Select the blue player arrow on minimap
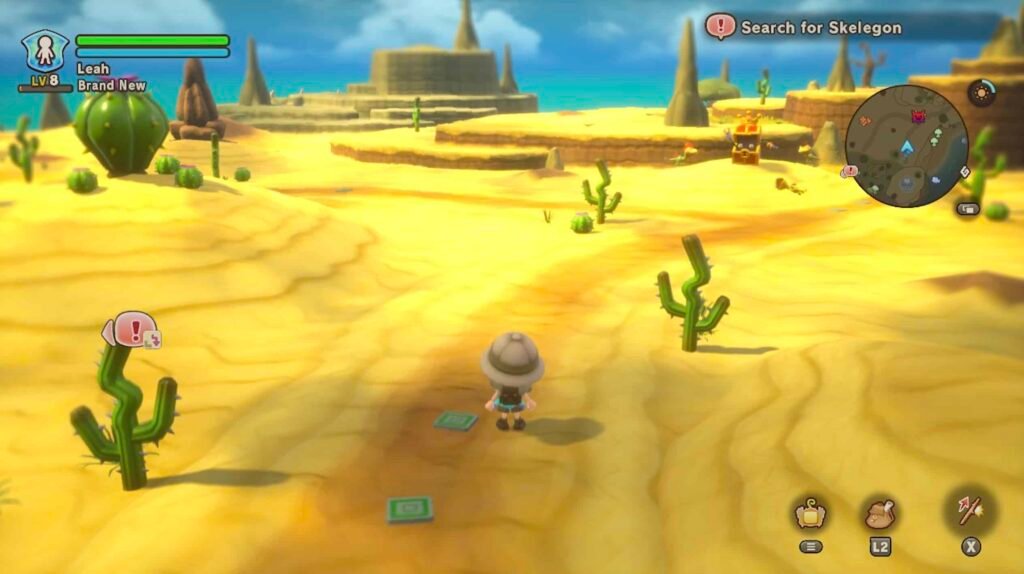1024x574 pixels. (907, 149)
